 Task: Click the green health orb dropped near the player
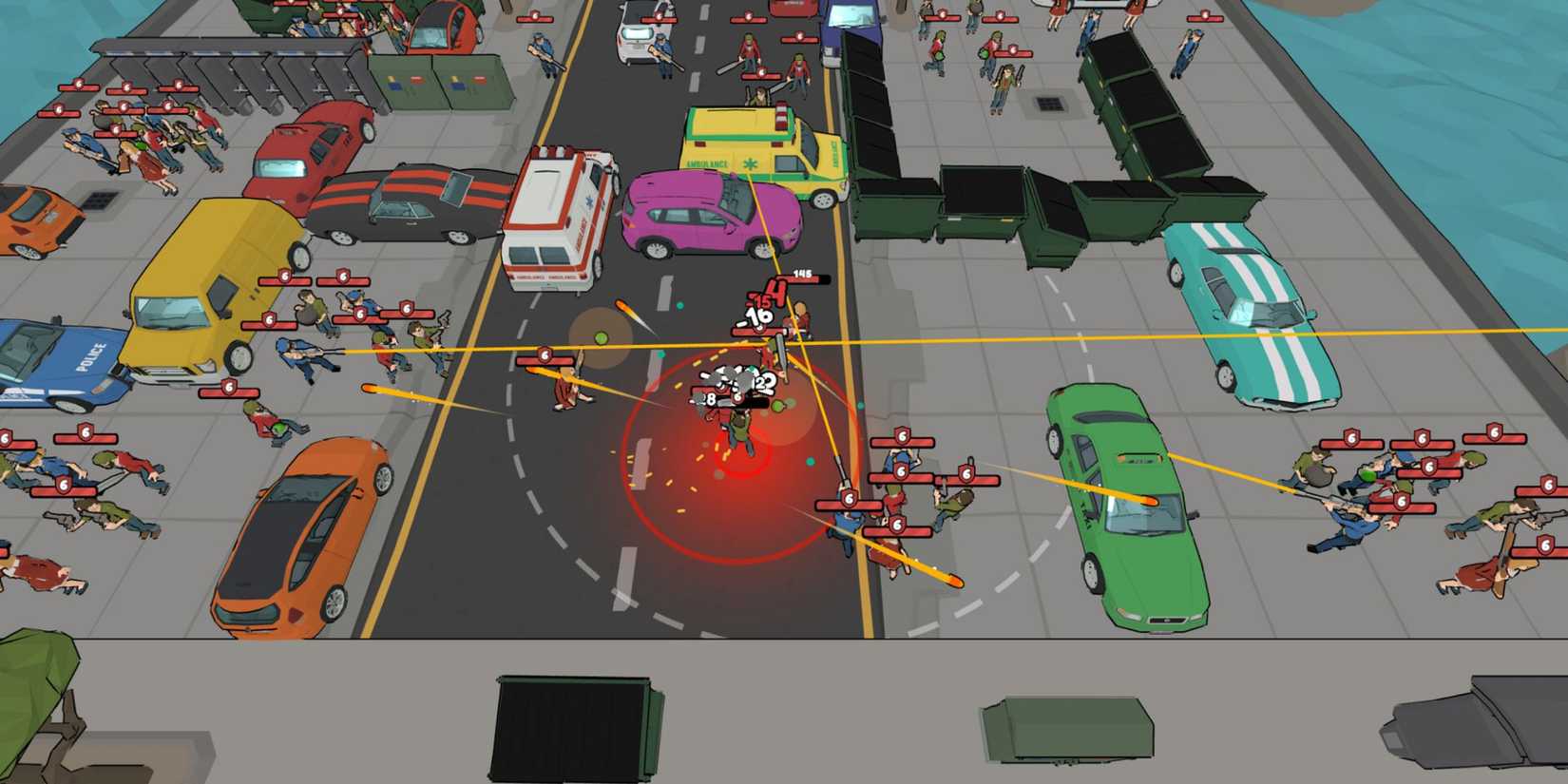pyautogui.click(x=777, y=404)
